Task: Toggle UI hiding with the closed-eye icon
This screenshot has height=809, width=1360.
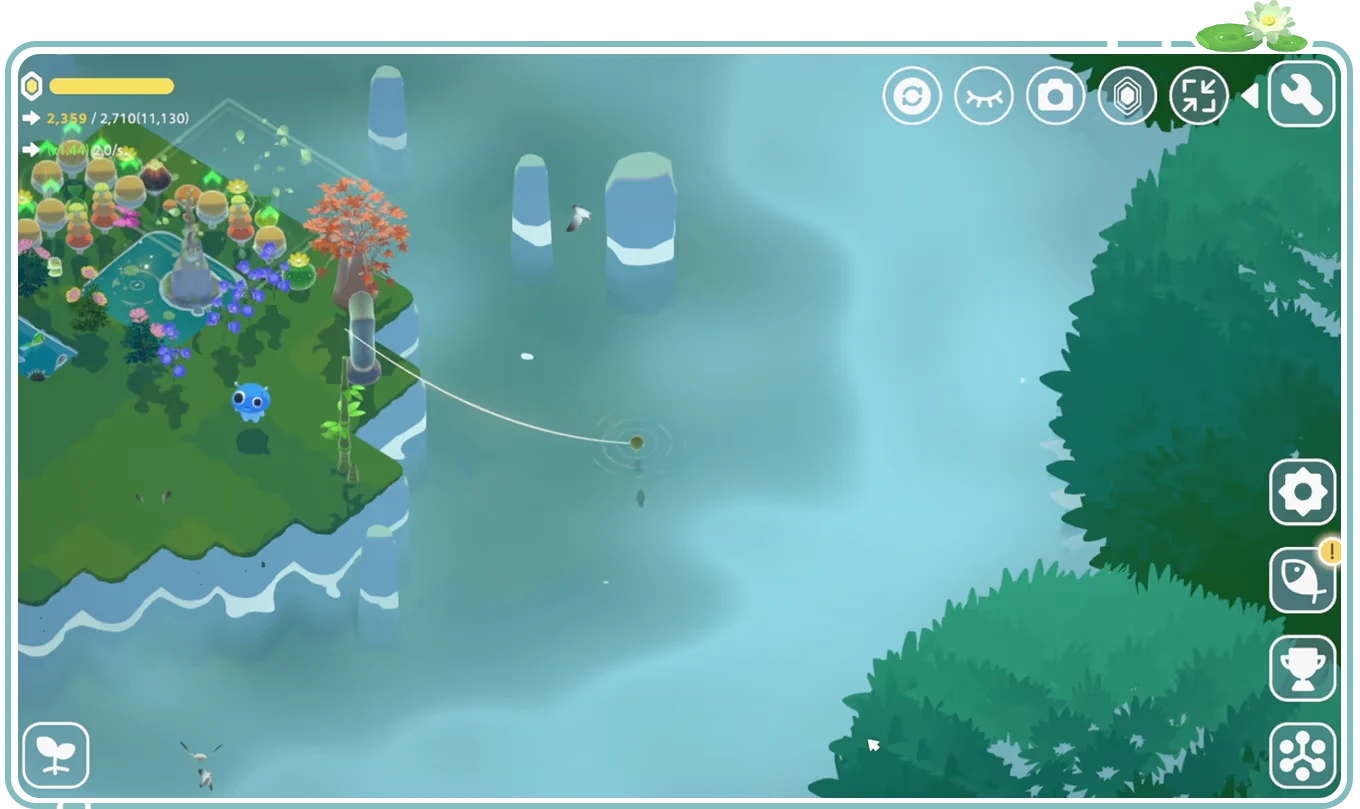Action: click(984, 94)
